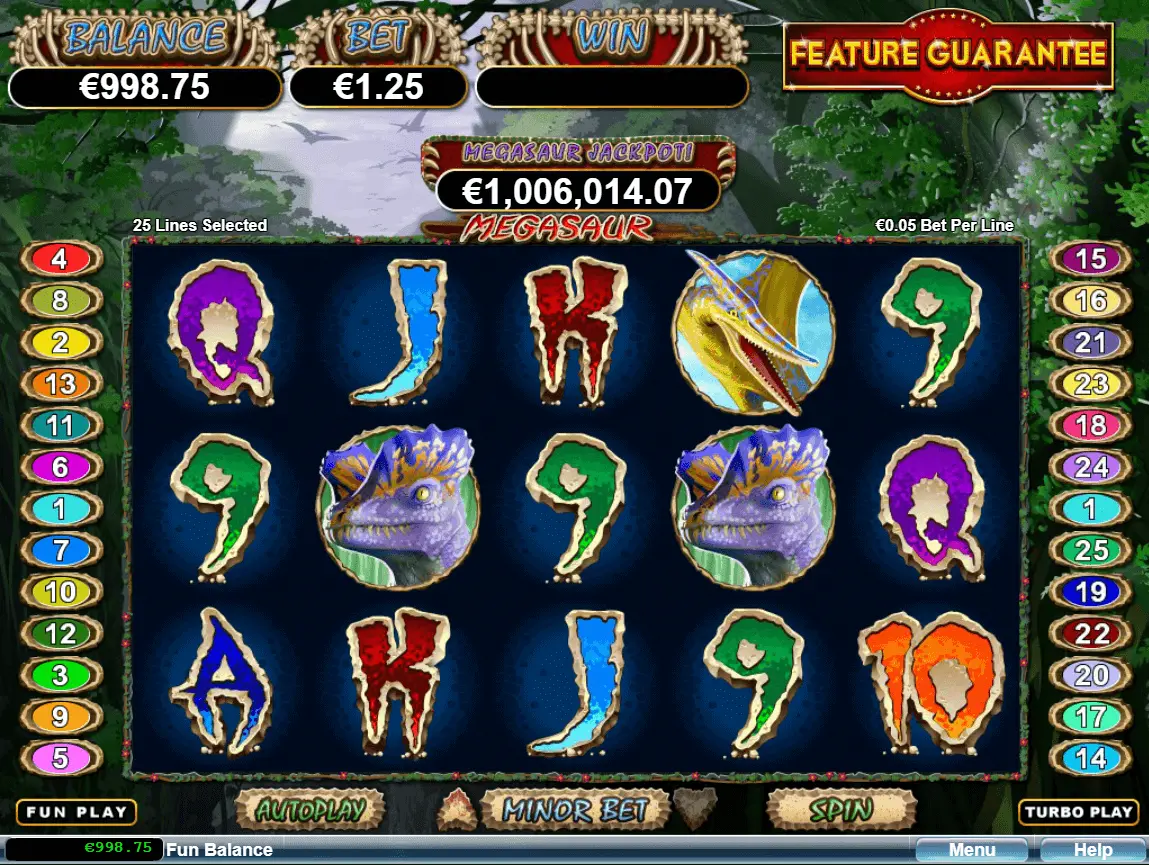Spin the reels
Viewport: 1149px width, 865px height.
pos(841,809)
